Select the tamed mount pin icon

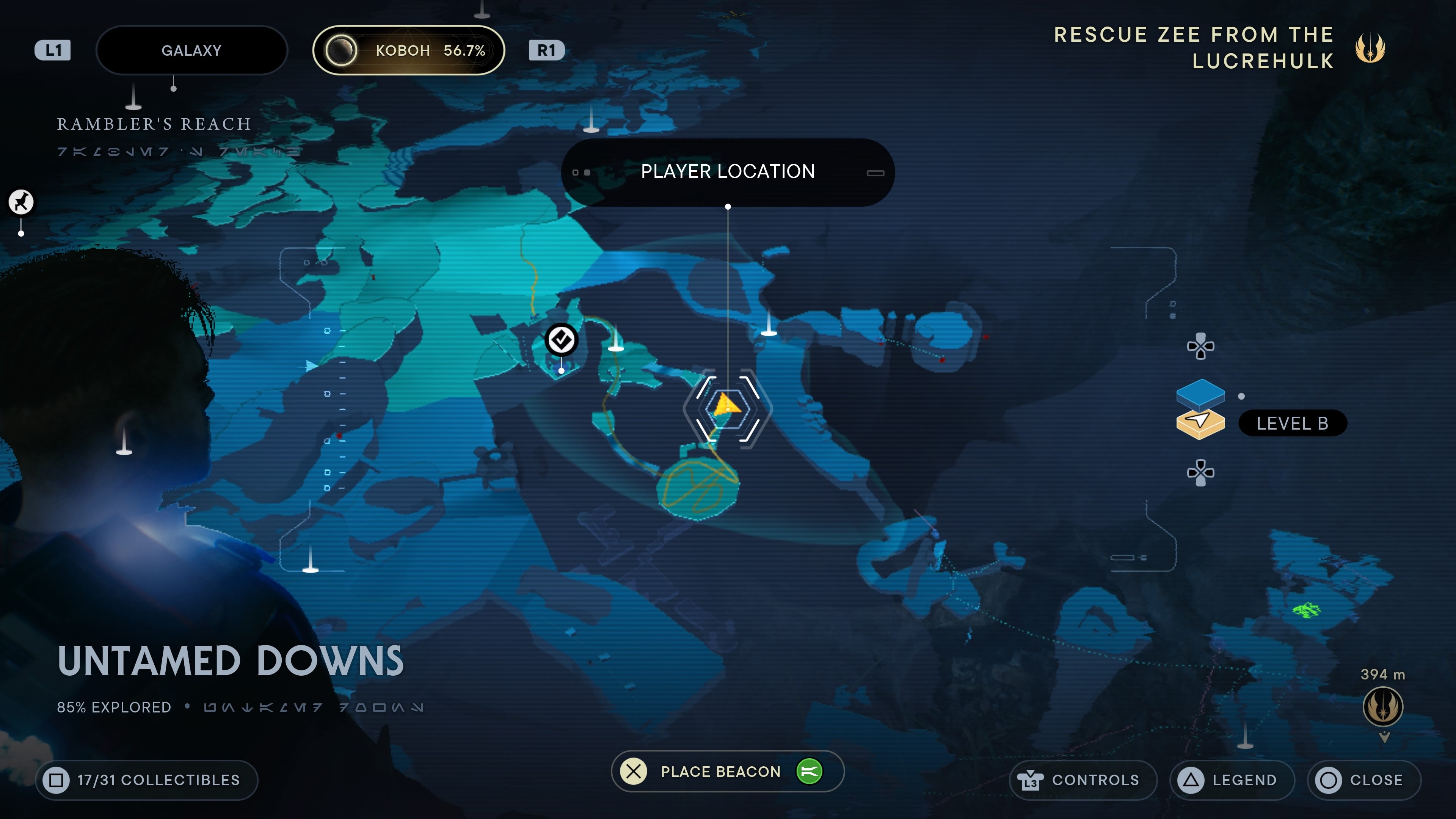coord(20,202)
